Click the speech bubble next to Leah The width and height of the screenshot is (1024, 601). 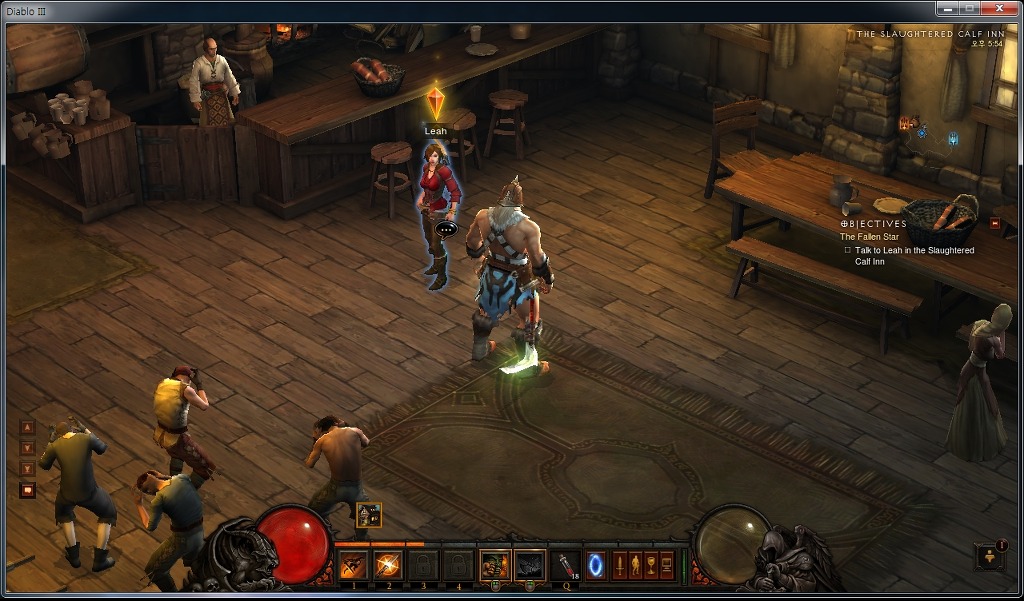[x=446, y=227]
